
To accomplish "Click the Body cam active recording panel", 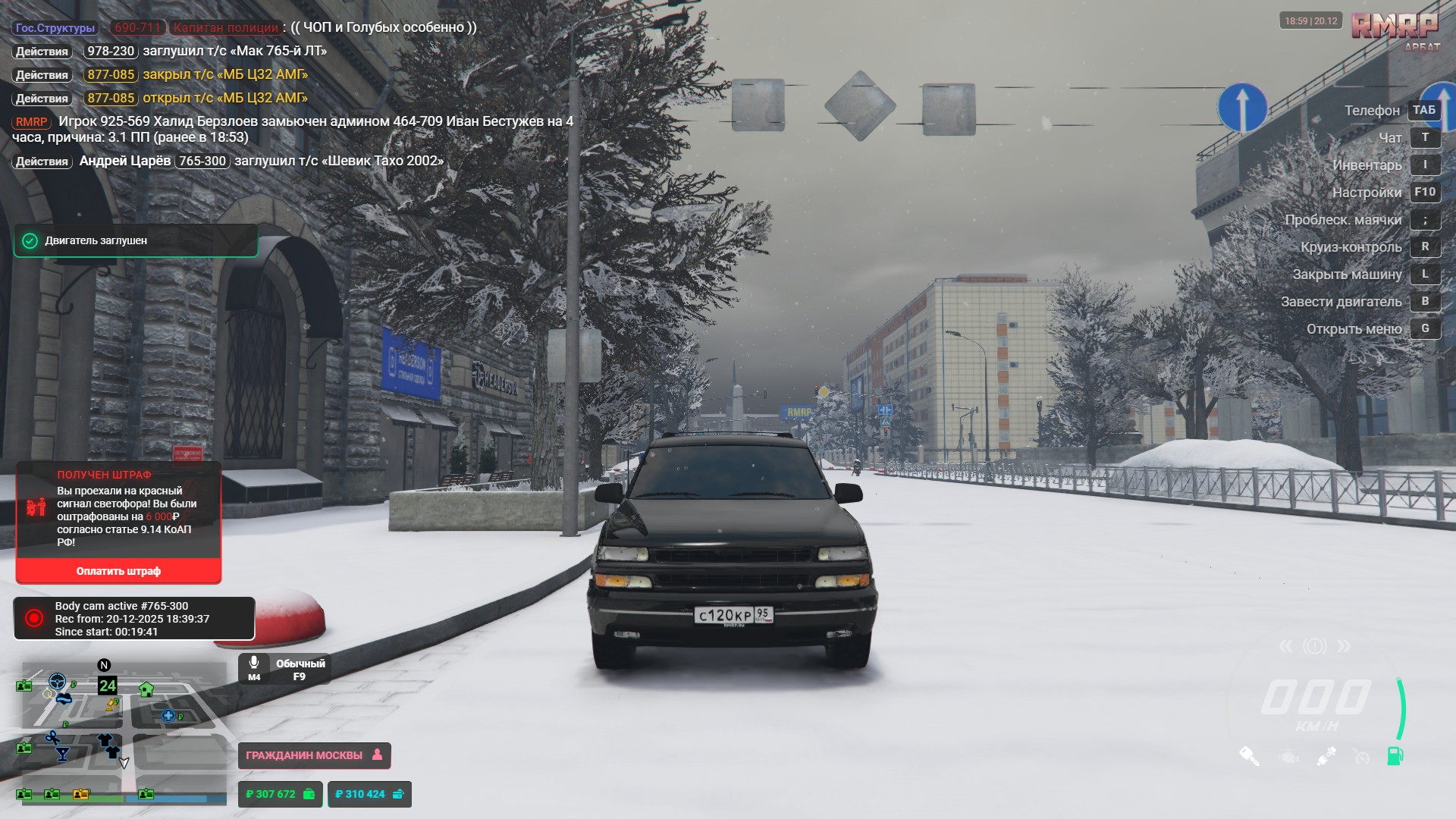I will click(133, 619).
